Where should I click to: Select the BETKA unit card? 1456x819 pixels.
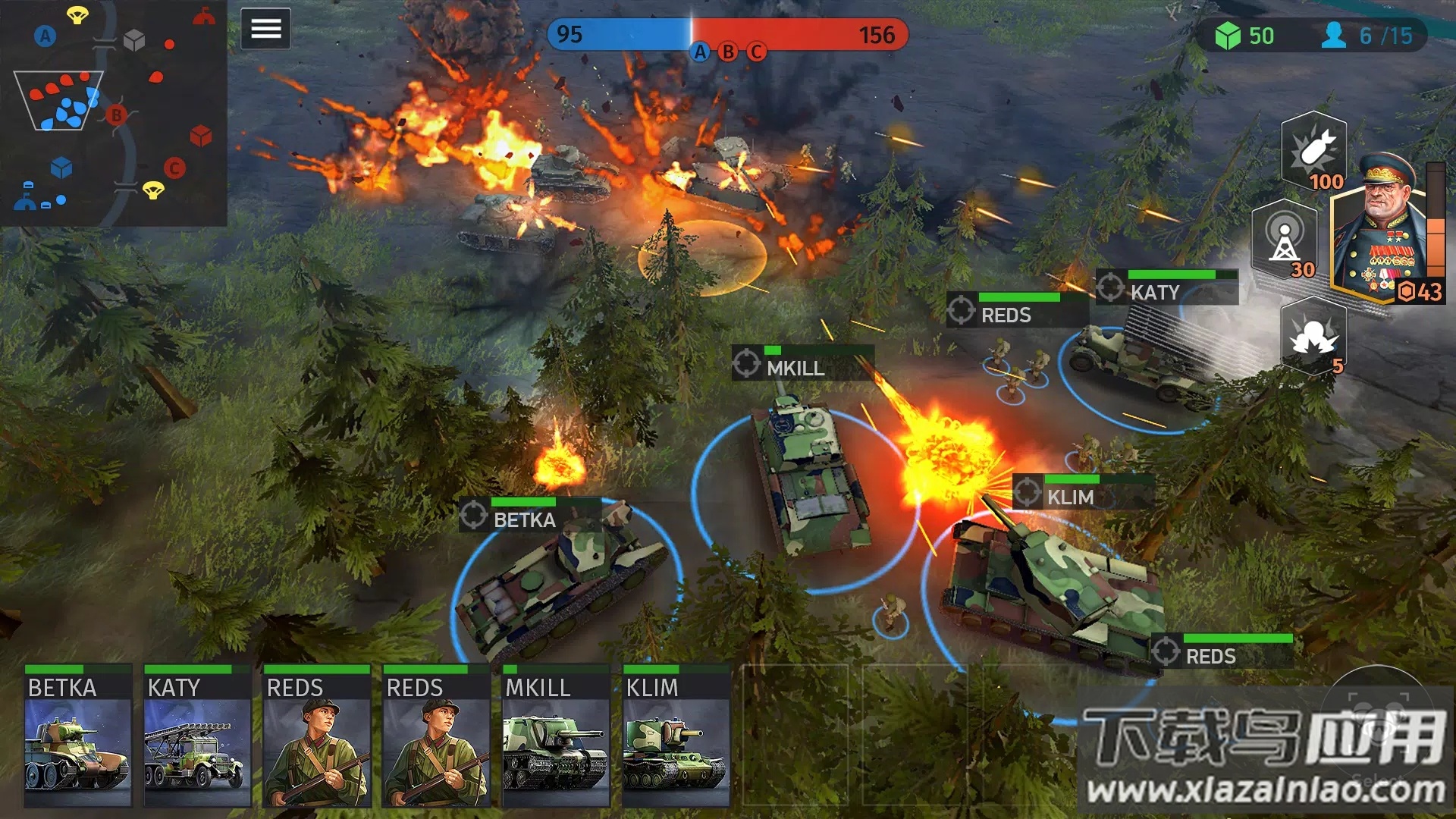(x=78, y=736)
